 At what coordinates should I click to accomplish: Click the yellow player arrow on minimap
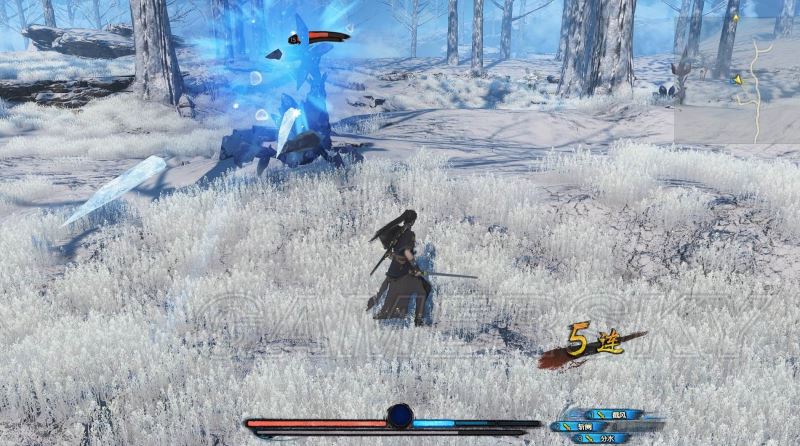pos(737,80)
